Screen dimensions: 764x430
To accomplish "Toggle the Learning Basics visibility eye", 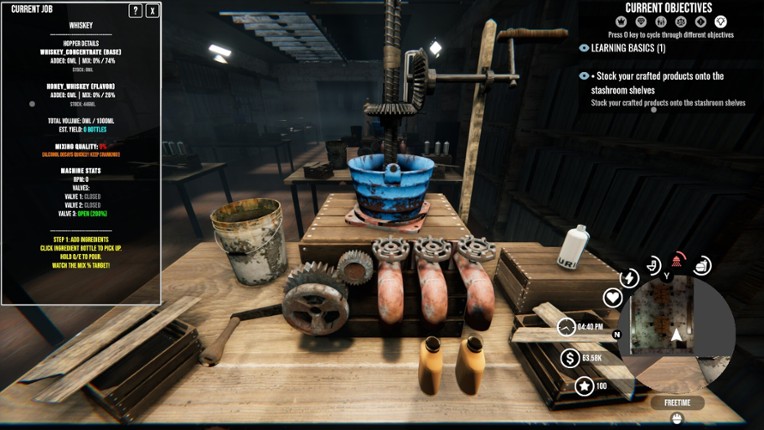I will 584,48.
